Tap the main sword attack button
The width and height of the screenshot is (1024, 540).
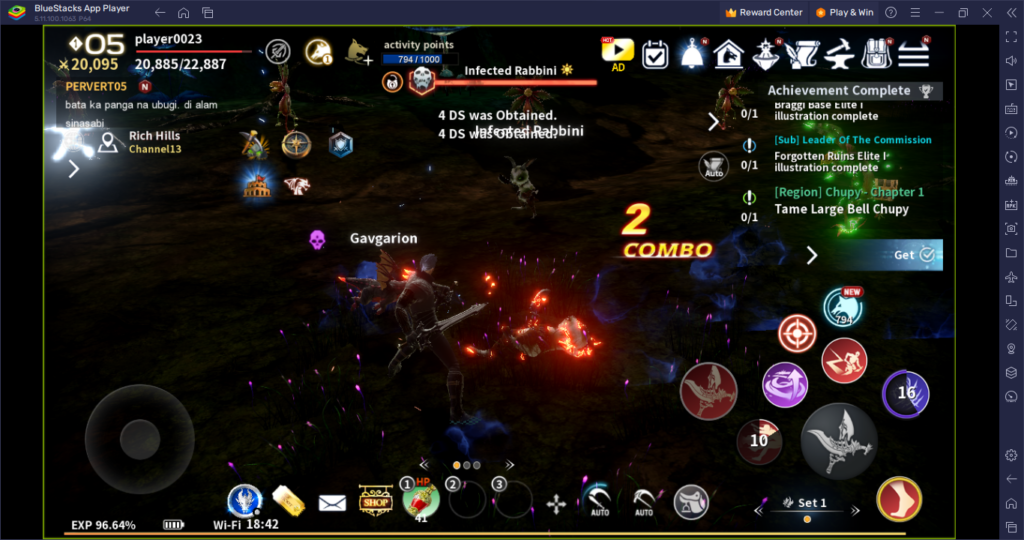[x=839, y=441]
